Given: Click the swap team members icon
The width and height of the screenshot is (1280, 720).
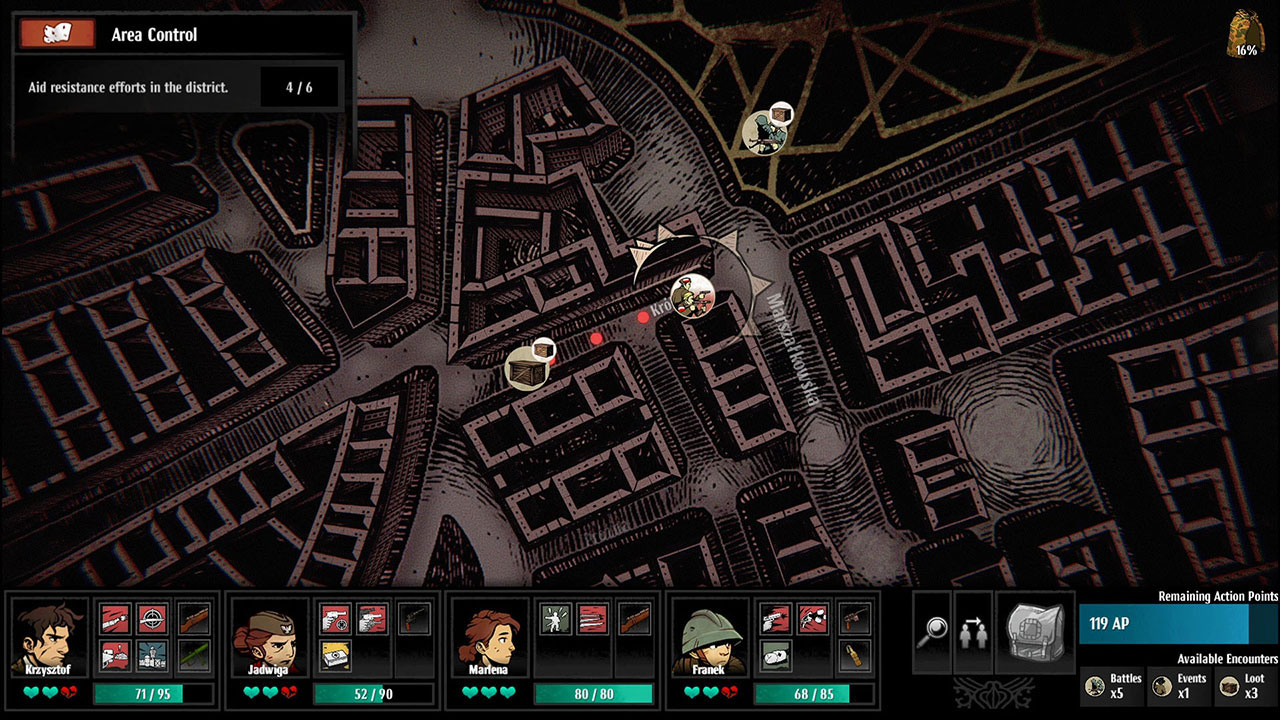Looking at the screenshot, I should (x=972, y=632).
